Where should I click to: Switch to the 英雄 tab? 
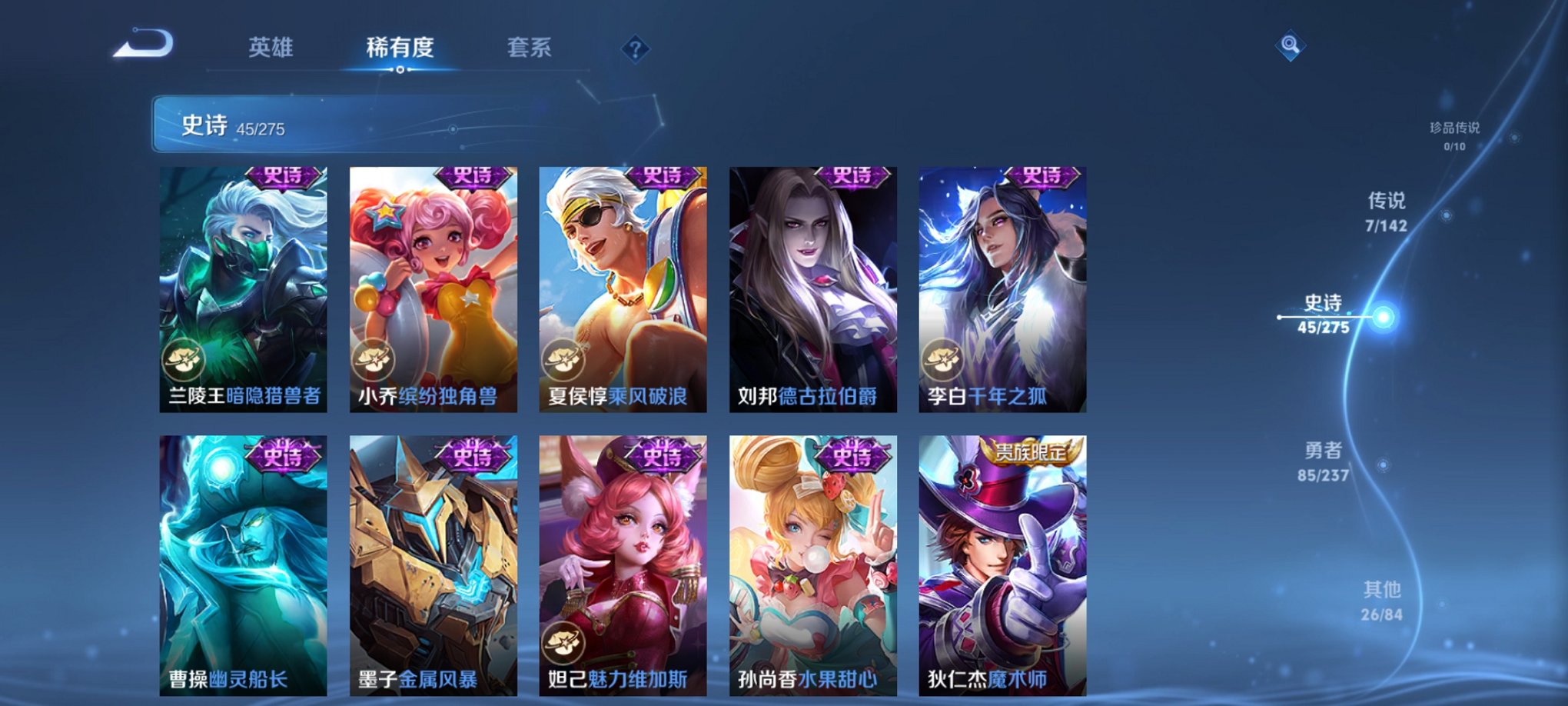pos(271,46)
